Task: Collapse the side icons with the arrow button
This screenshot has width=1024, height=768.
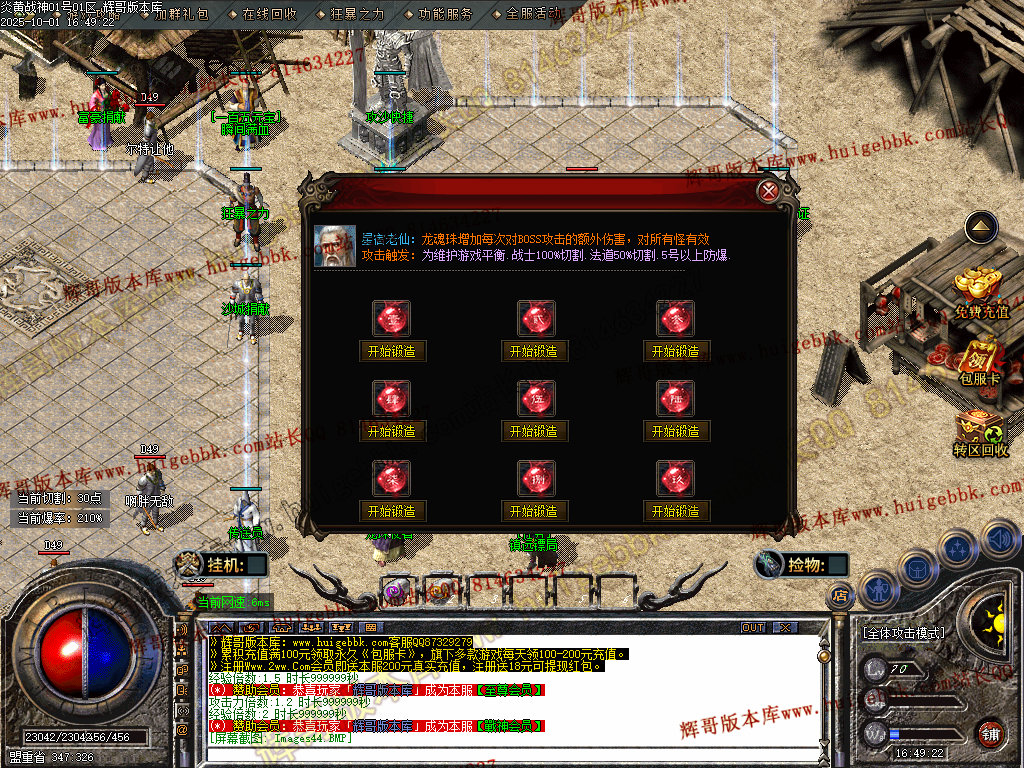Action: [x=981, y=228]
